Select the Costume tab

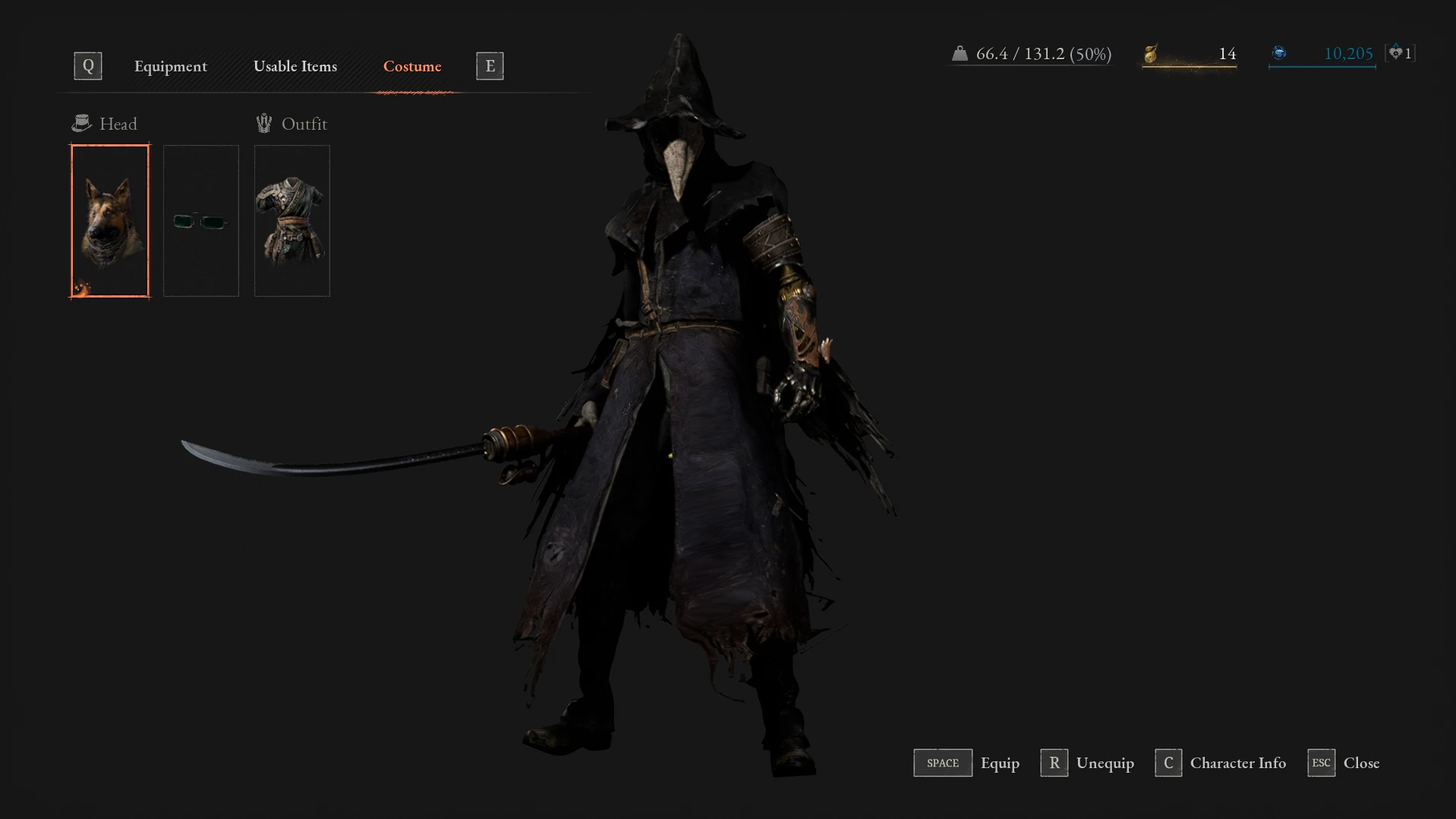(412, 66)
